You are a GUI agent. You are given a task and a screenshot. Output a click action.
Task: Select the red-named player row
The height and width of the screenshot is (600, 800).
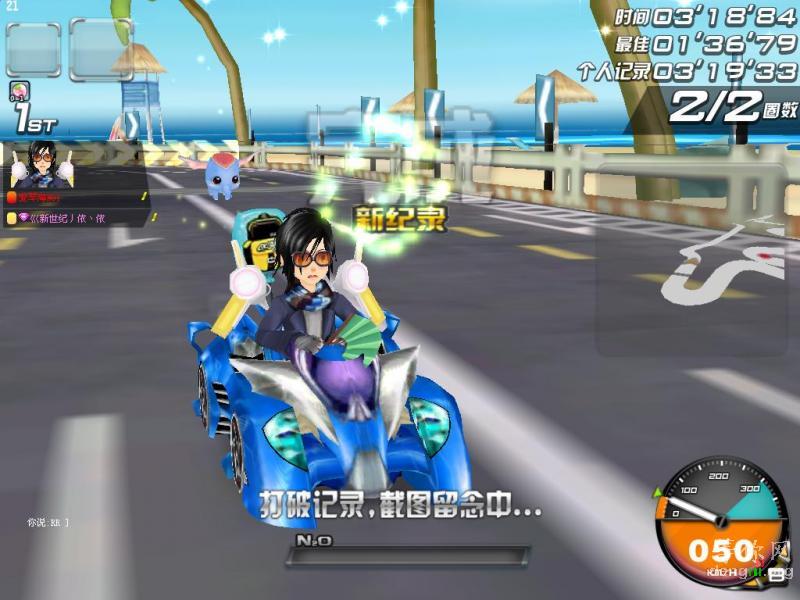click(75, 198)
